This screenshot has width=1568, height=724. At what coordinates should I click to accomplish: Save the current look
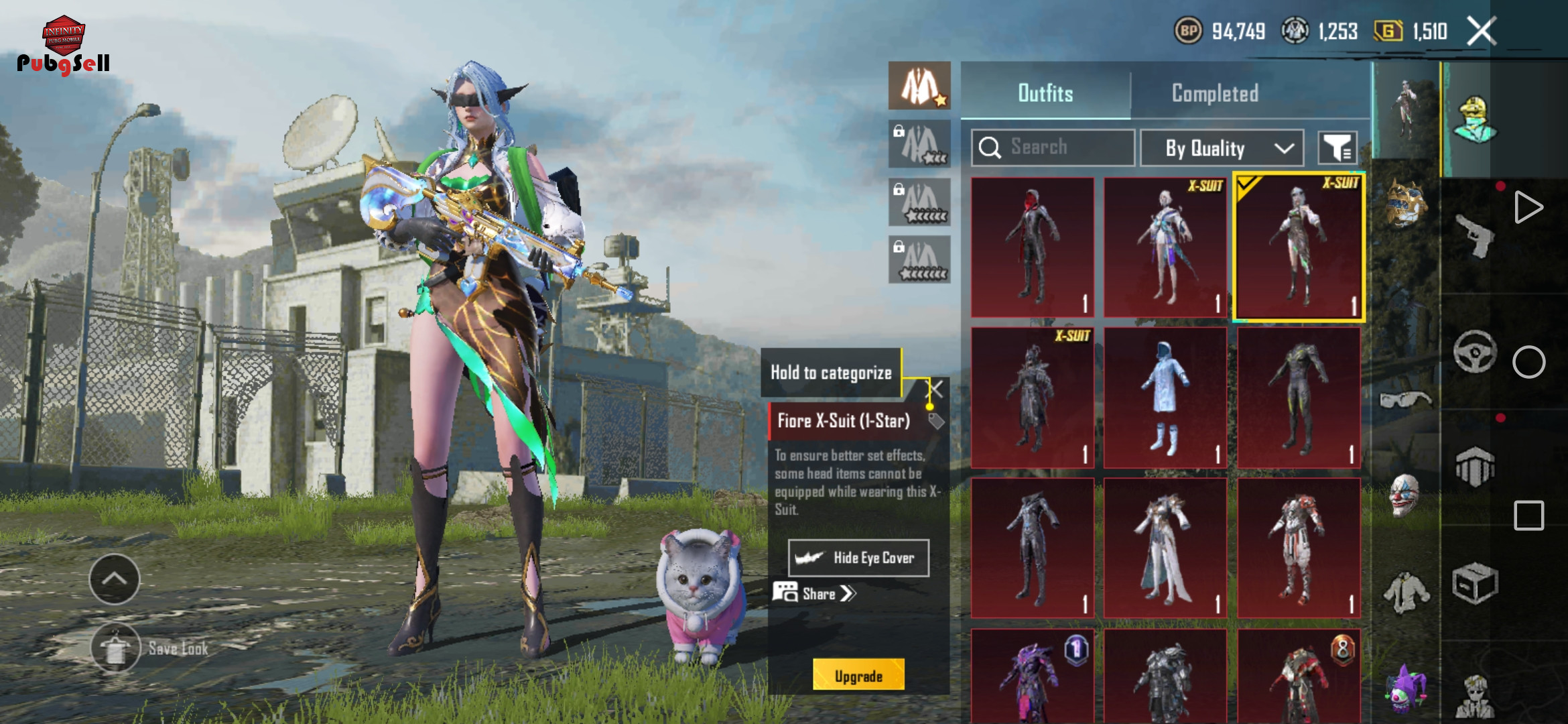pos(116,648)
